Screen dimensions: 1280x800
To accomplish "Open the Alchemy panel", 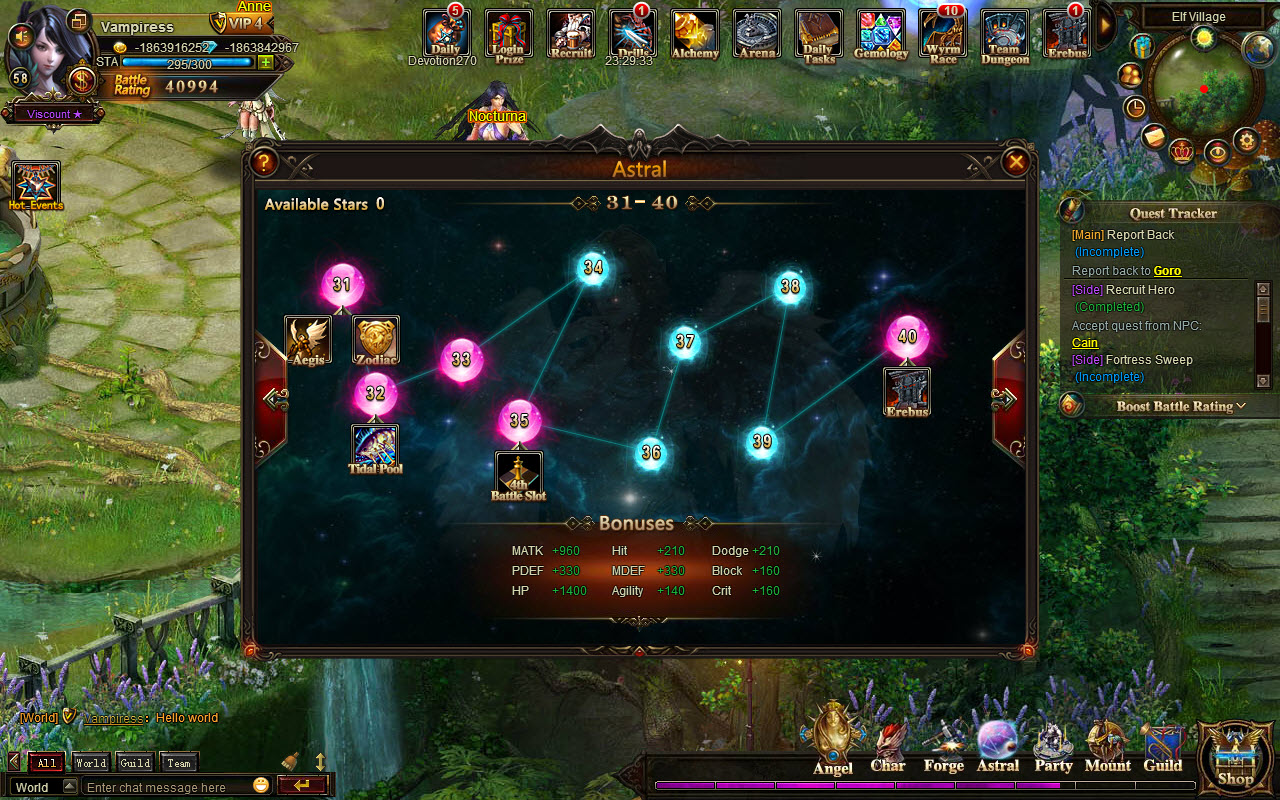I will (x=694, y=35).
